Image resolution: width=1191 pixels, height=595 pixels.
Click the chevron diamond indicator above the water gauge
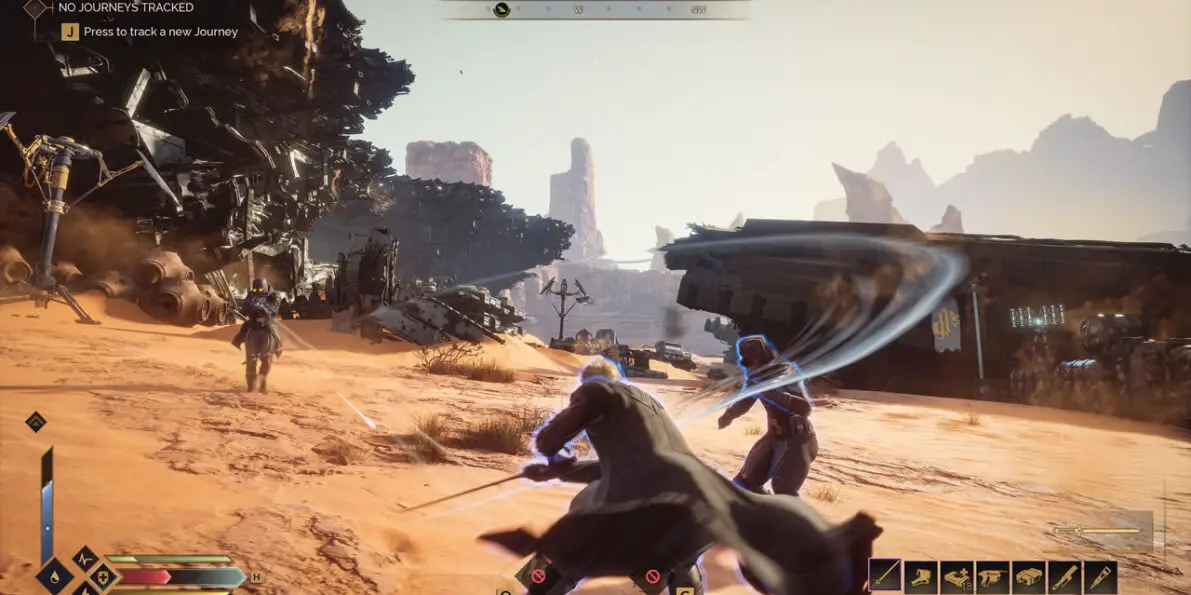pos(35,421)
